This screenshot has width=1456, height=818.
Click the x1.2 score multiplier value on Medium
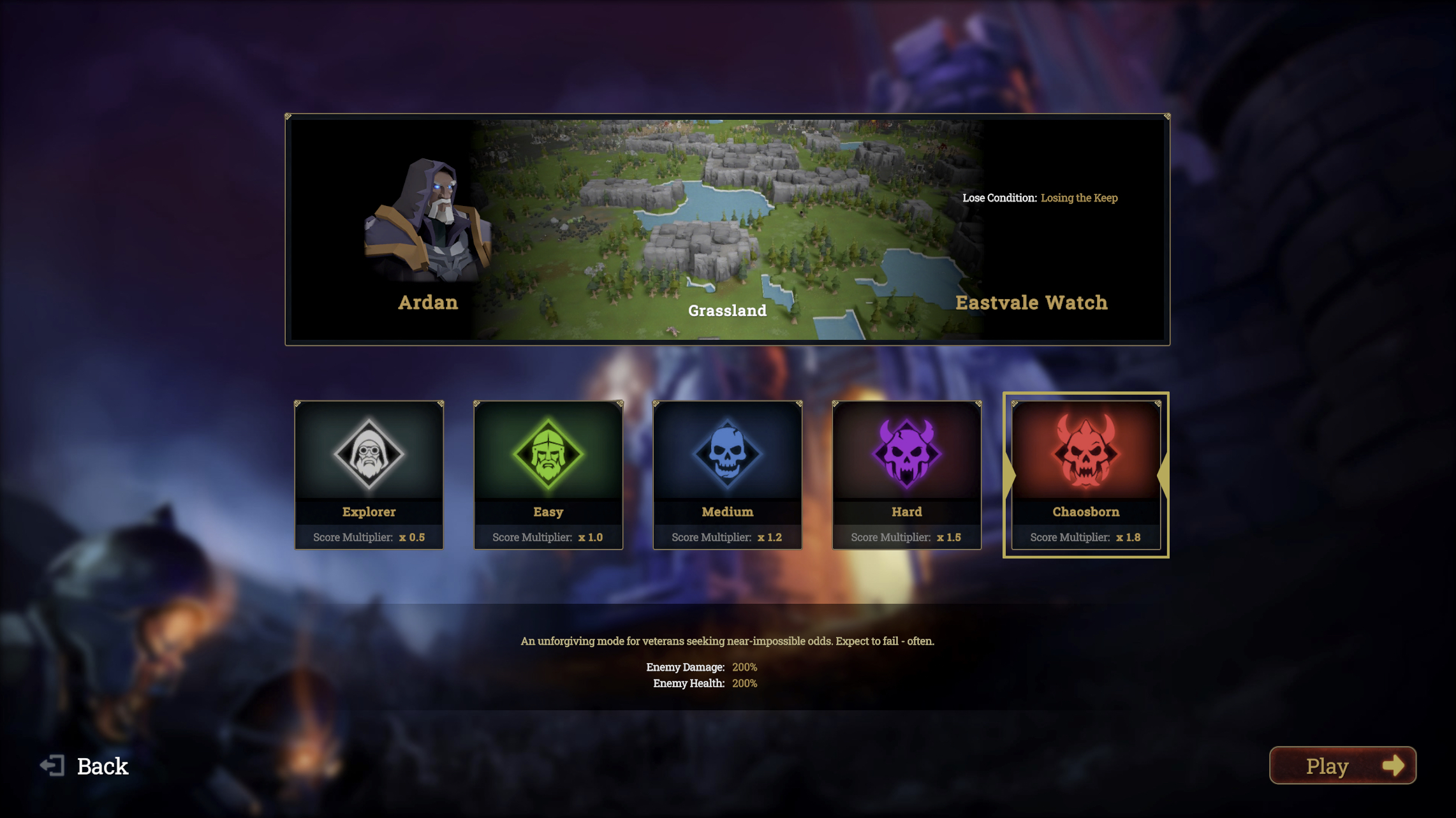point(770,537)
